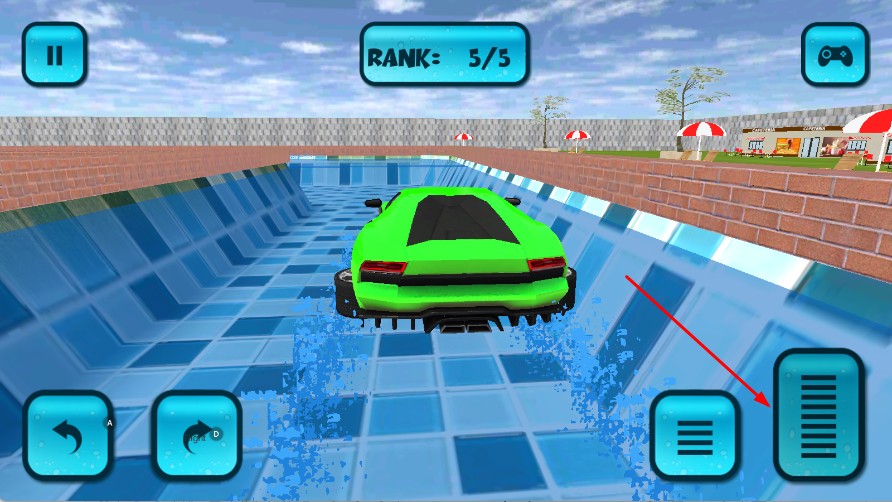Screen dimensions: 892x502
Task: Hit the tall accelerator pedal
Action: 818,413
